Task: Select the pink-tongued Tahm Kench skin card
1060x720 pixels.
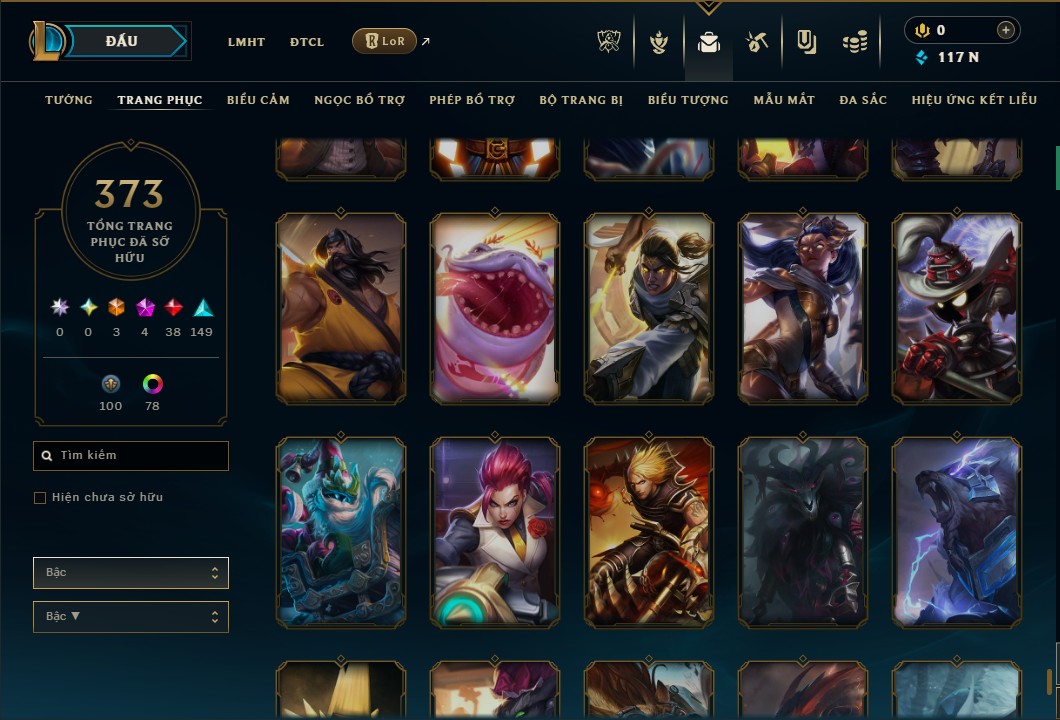Action: tap(495, 308)
